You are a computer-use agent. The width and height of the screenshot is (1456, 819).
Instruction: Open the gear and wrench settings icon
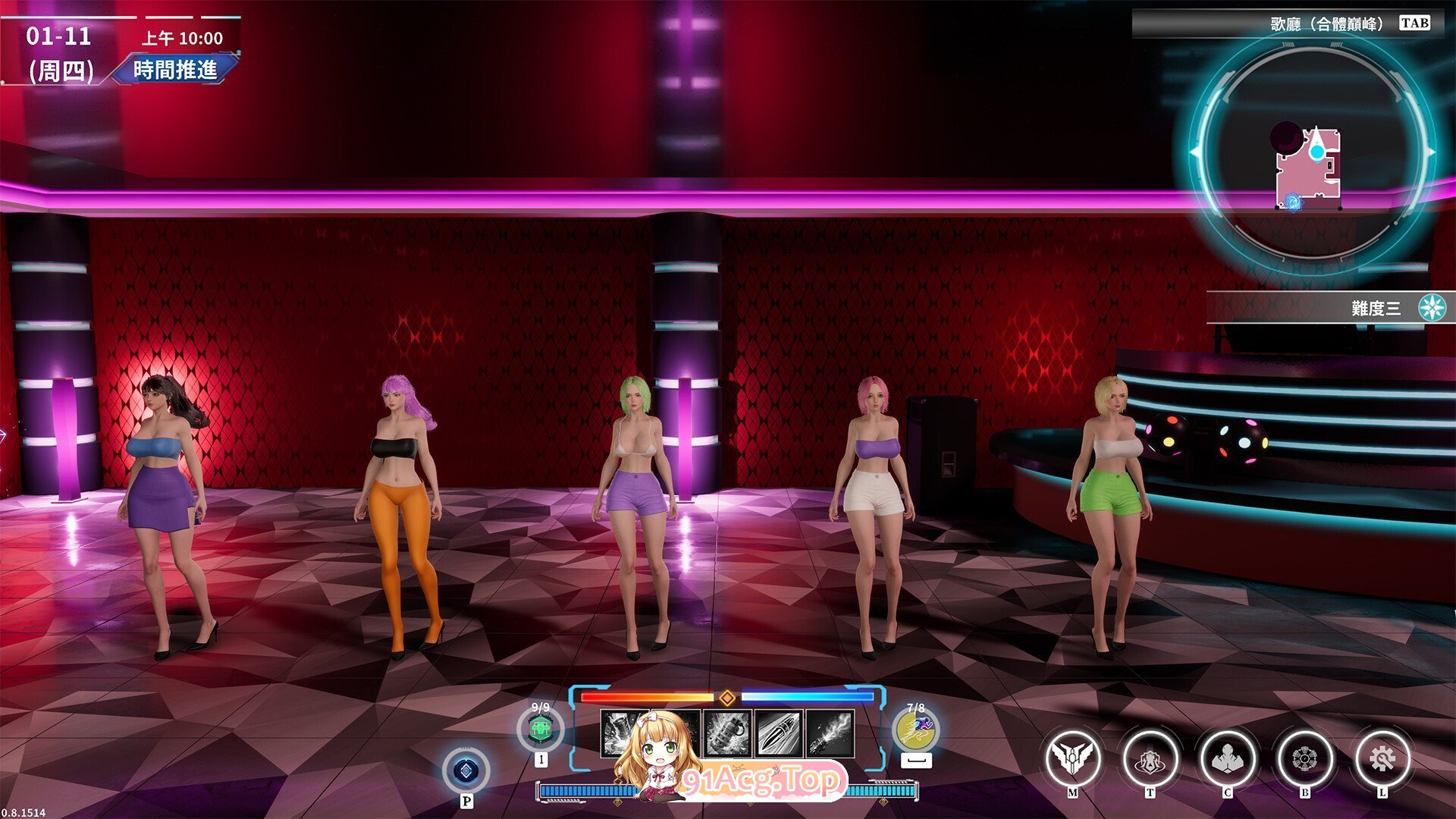[1382, 758]
